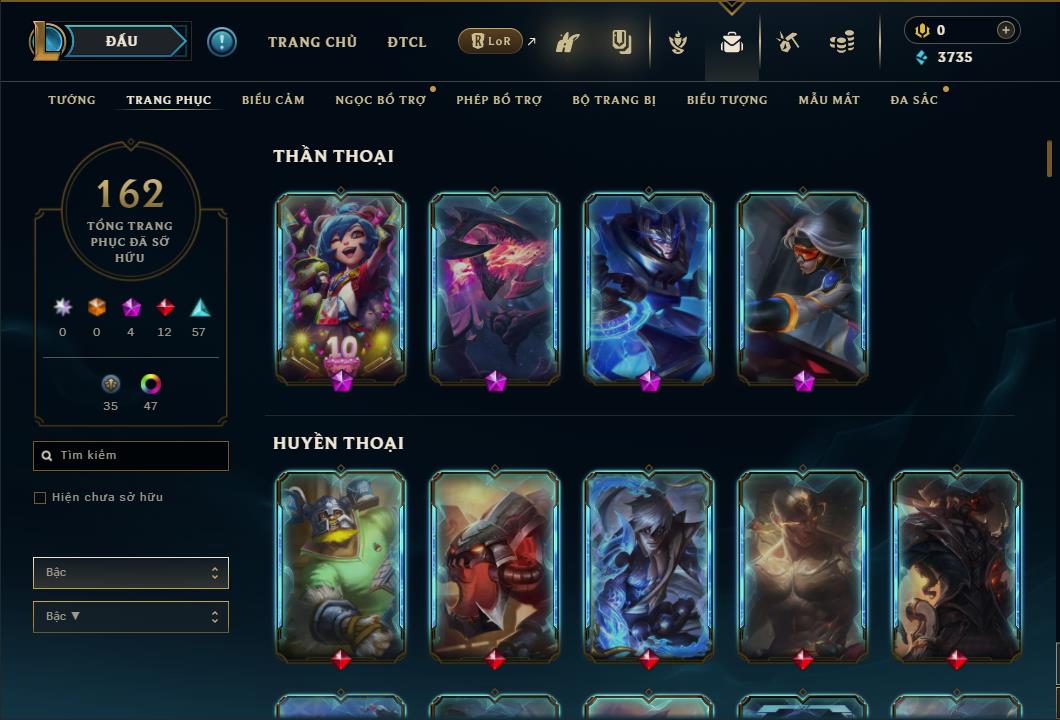Open the crafting hammer icon

coord(788,42)
